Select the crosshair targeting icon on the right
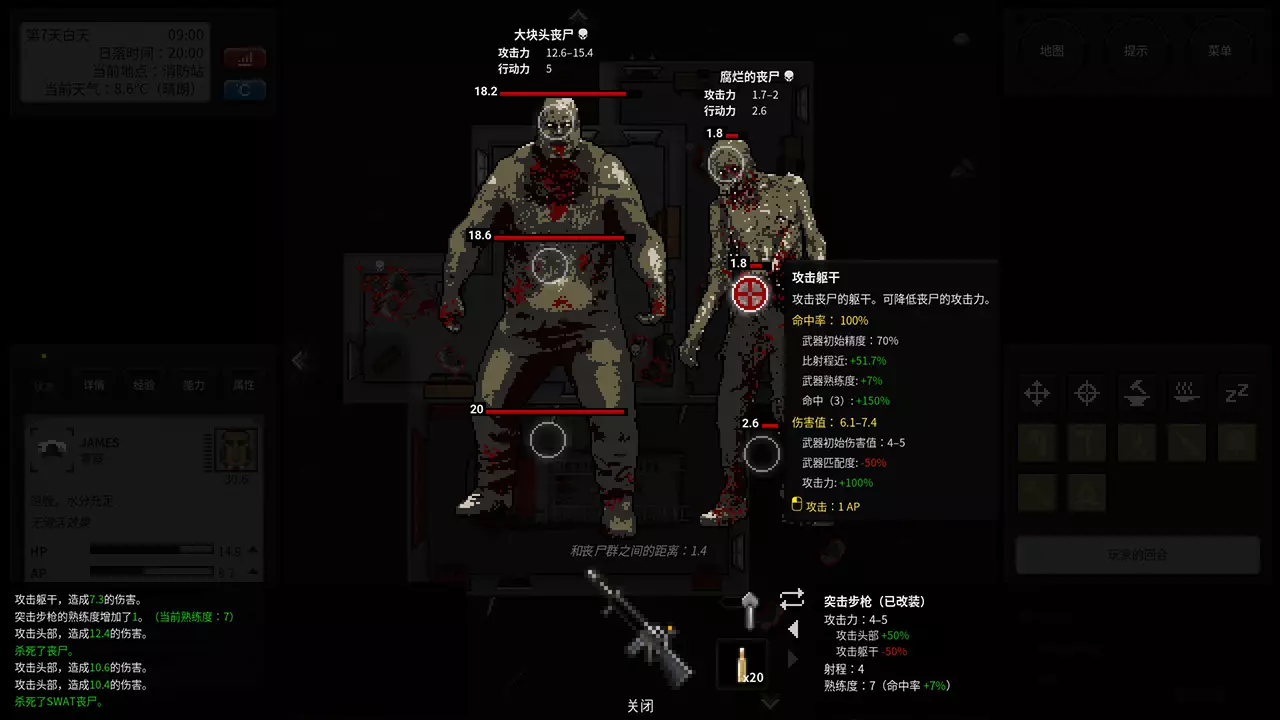The height and width of the screenshot is (720, 1280). [x=1087, y=393]
